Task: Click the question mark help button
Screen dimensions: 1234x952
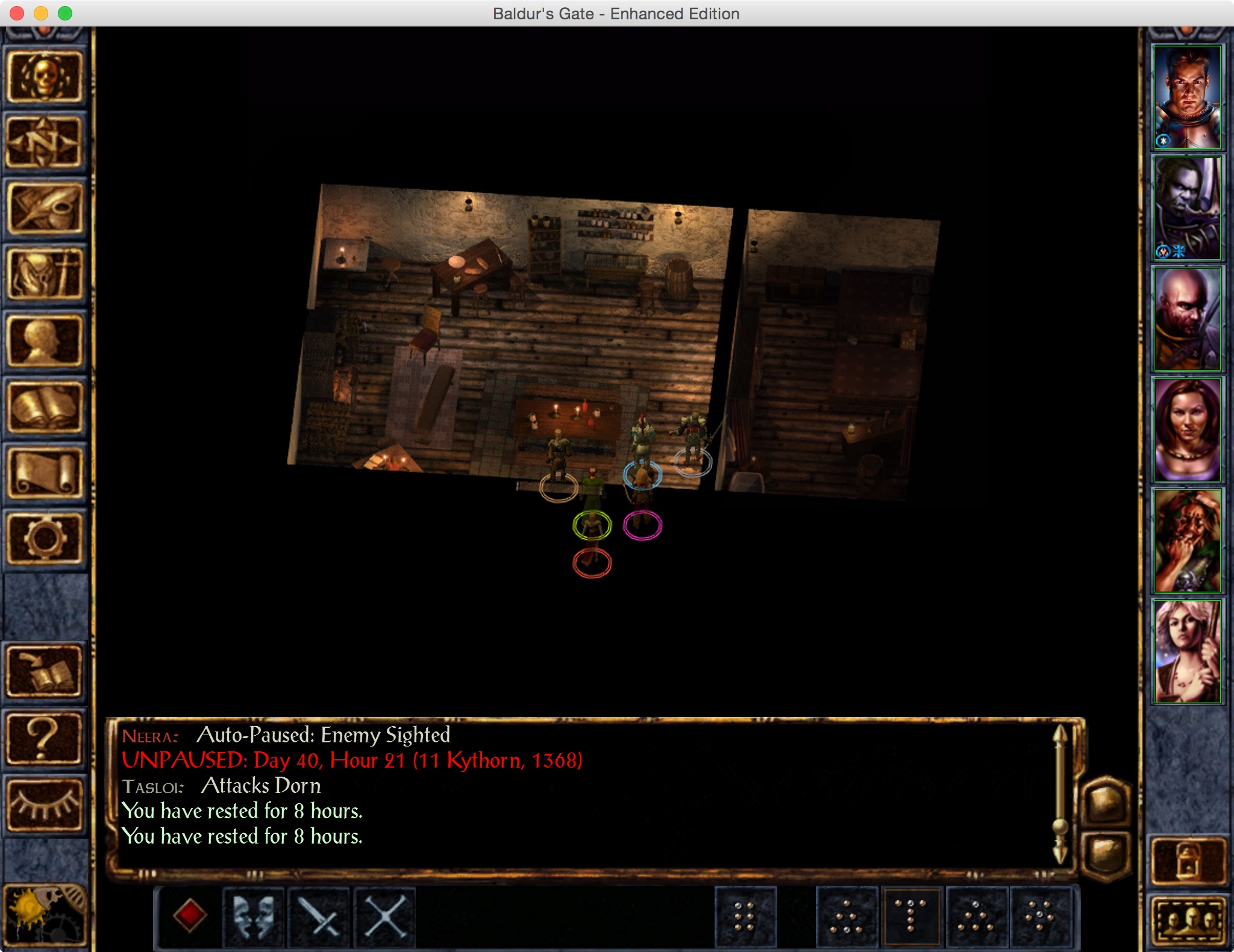Action: [45, 737]
